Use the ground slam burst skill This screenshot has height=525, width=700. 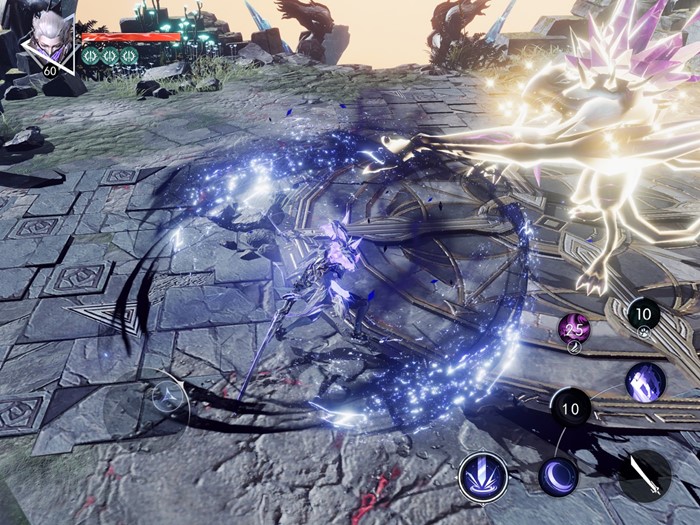click(483, 477)
